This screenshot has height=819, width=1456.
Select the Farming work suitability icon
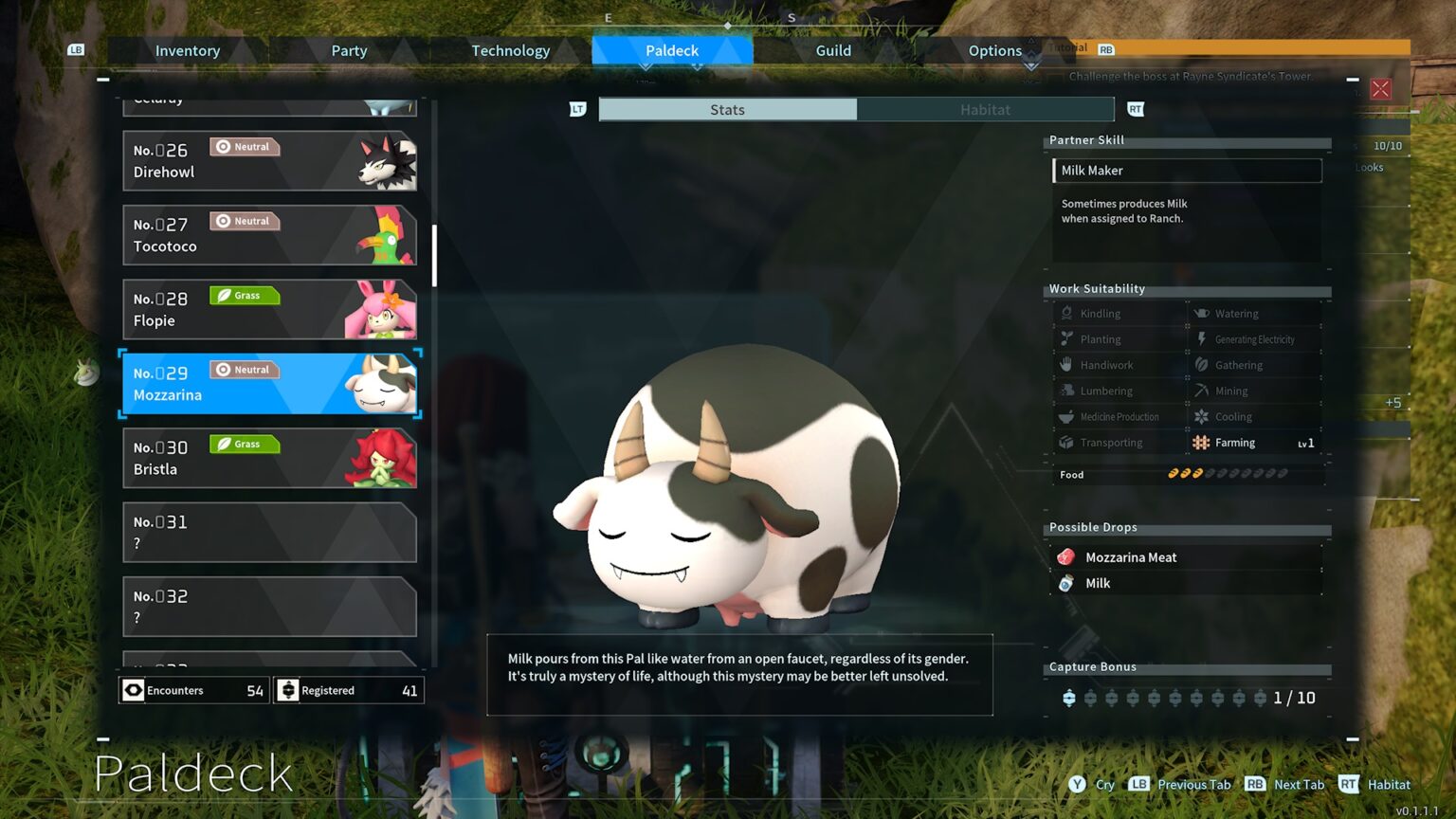[1200, 442]
